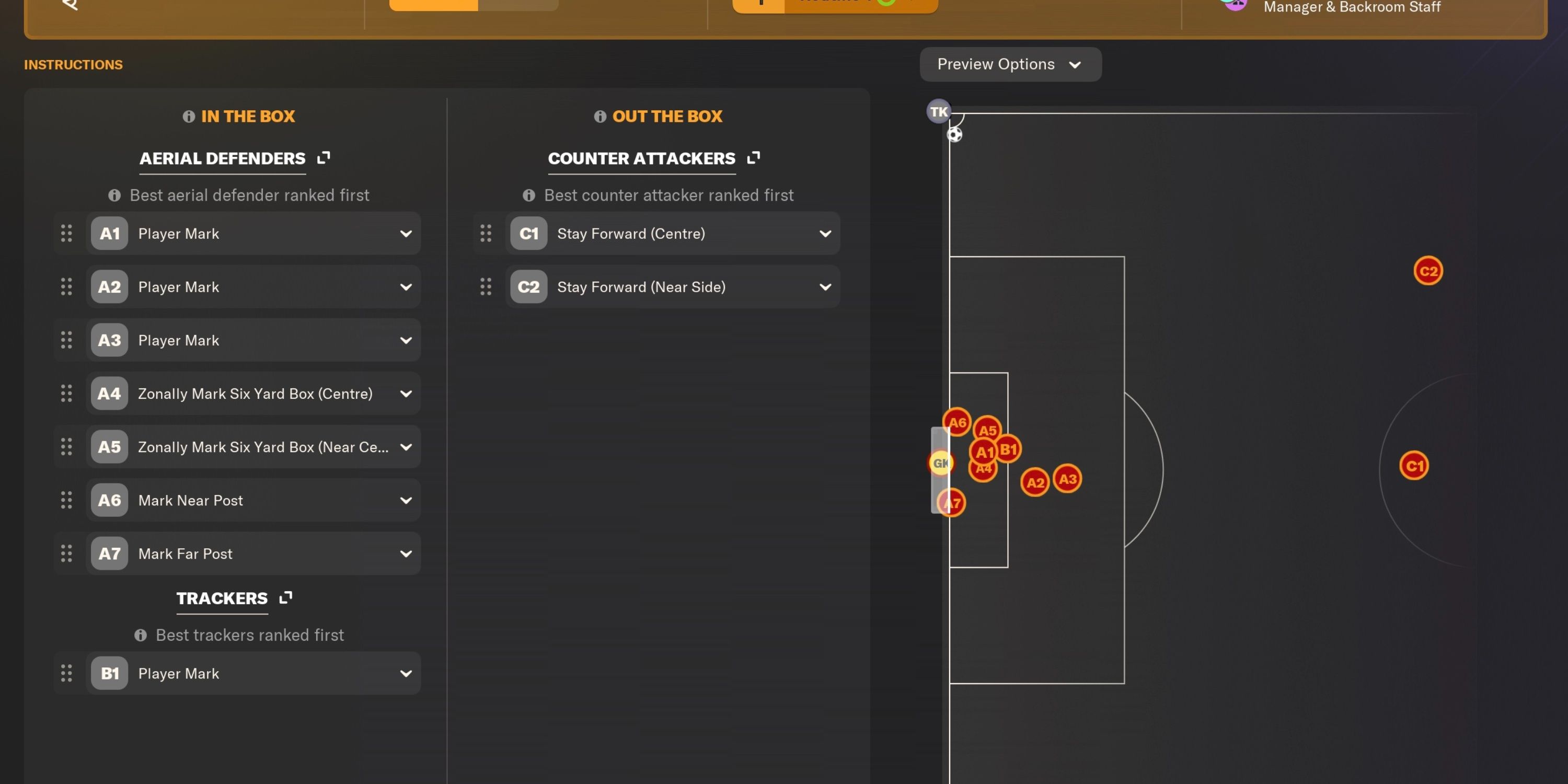Expand the A4 Zonally Mark Six Yard Box dropdown
This screenshot has width=1568, height=784.
[x=407, y=393]
